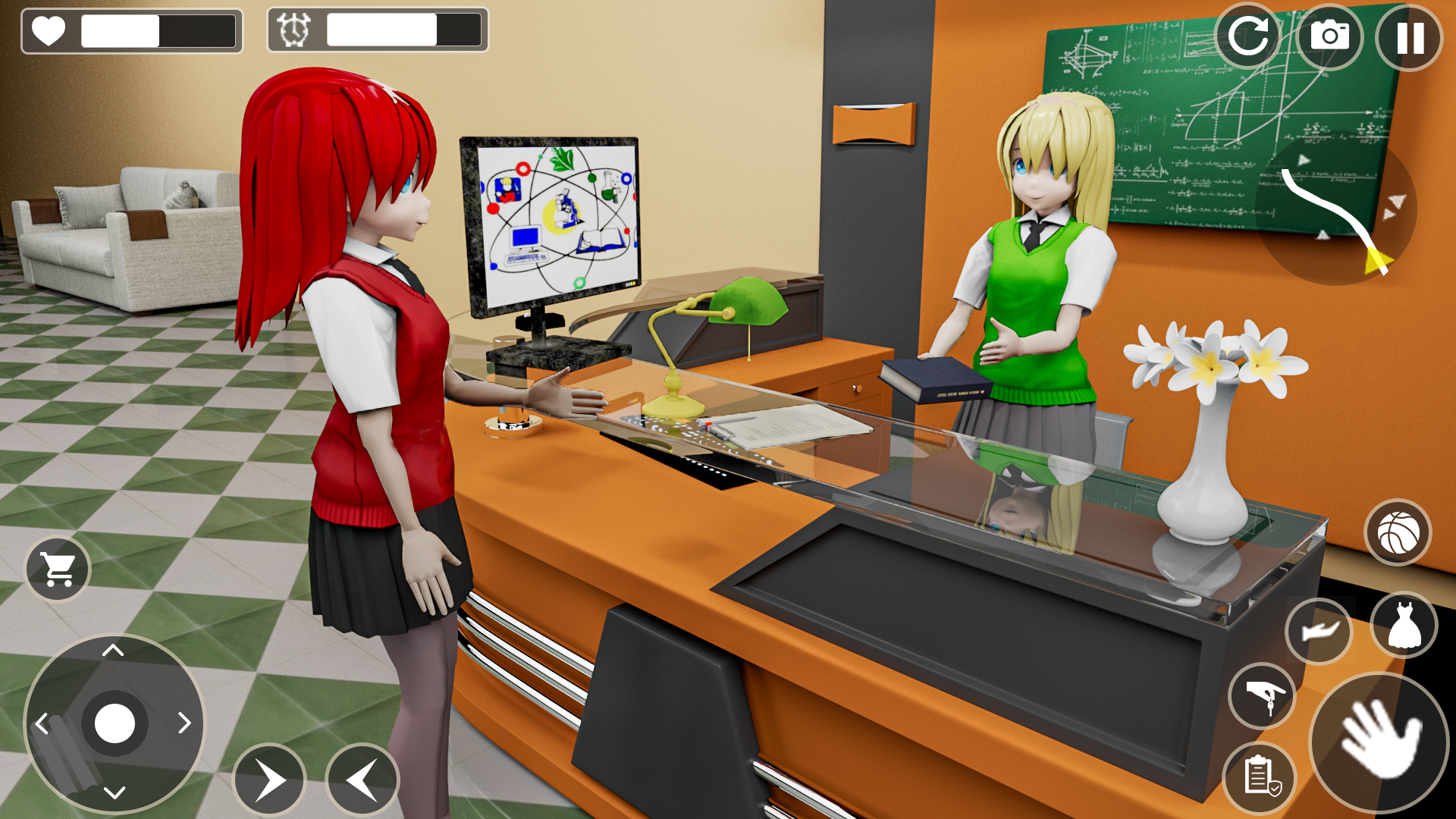Tap the alarm clock timer bar
Image resolution: width=1456 pixels, height=819 pixels.
click(379, 30)
